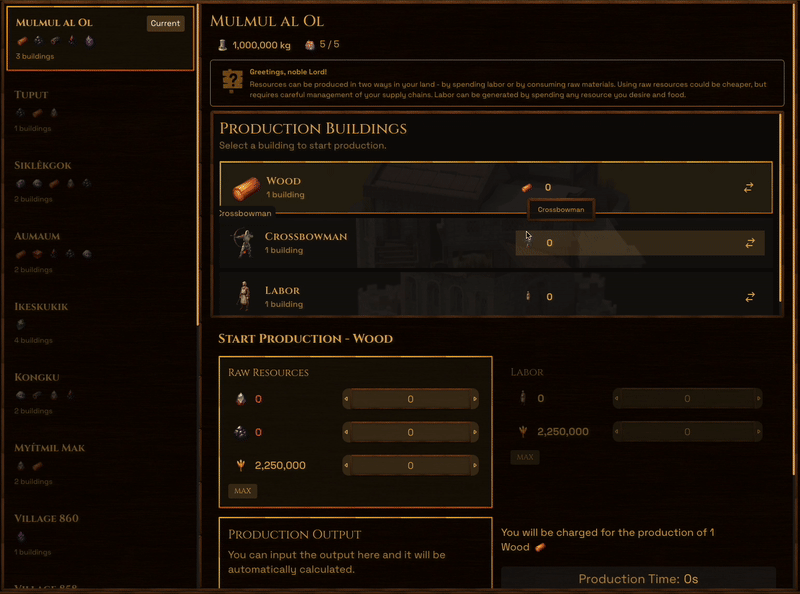Click MAX under Raw Resources
The width and height of the screenshot is (800, 594).
click(242, 491)
